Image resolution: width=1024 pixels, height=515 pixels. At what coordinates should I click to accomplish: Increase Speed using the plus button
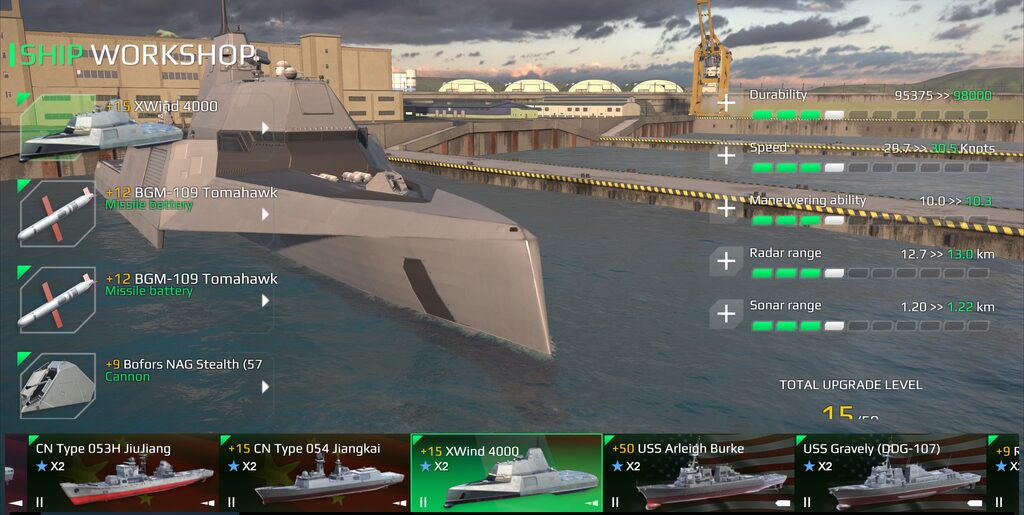[725, 156]
